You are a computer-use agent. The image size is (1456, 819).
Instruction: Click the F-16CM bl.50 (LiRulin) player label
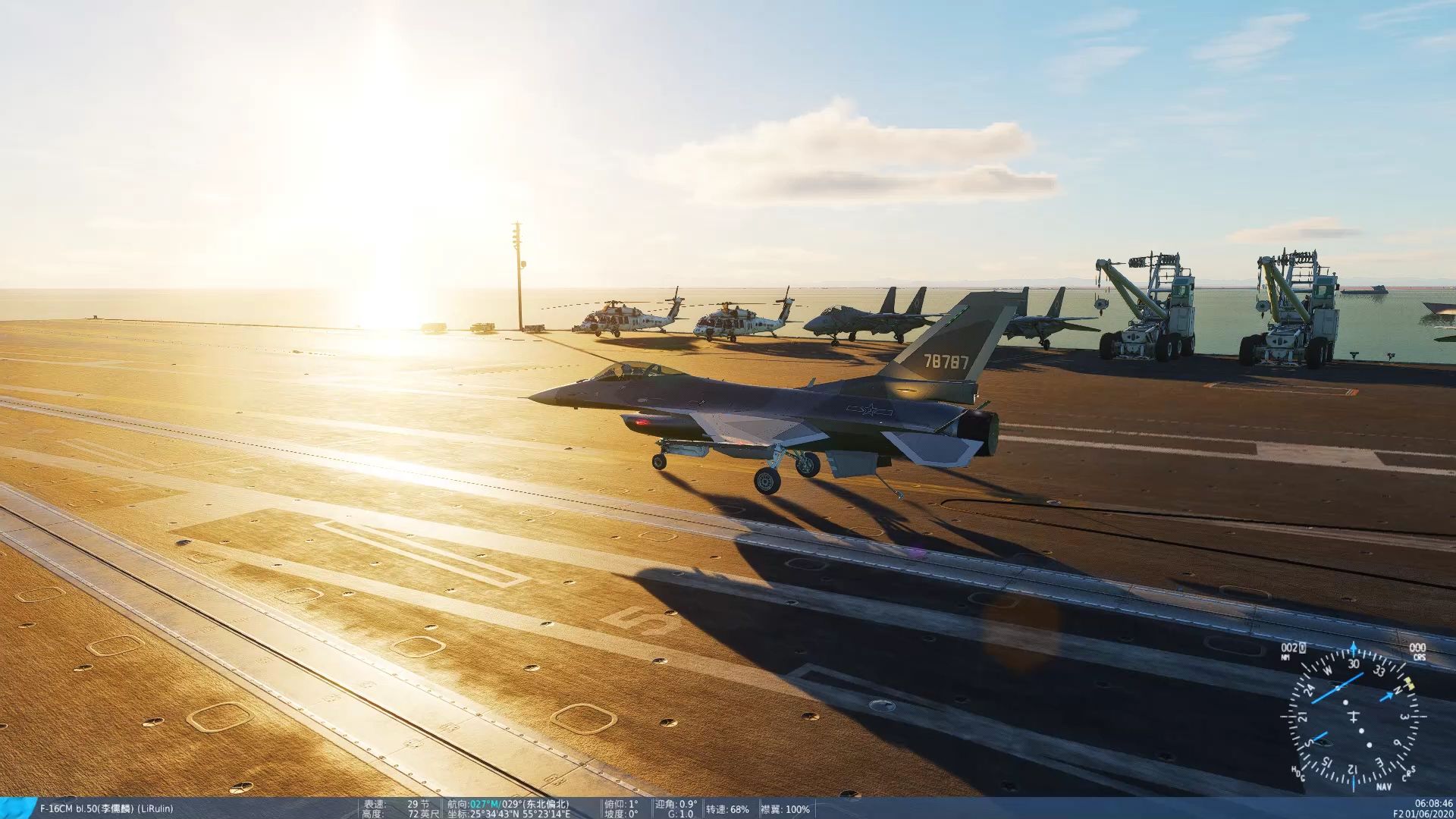[106, 808]
